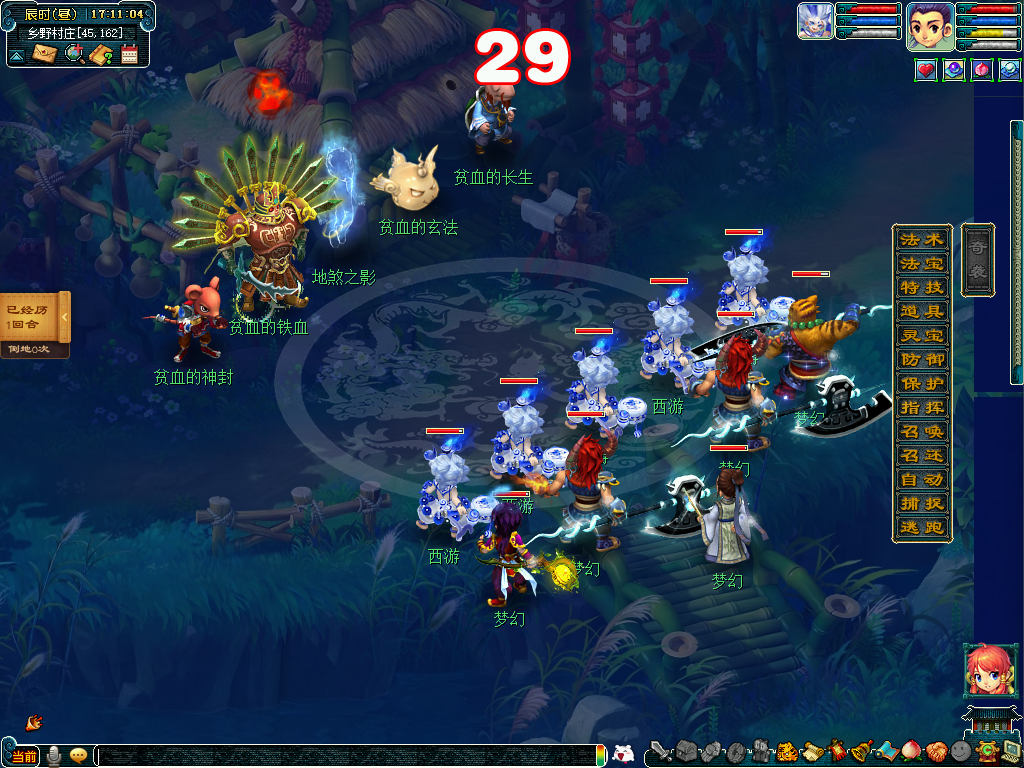
Task: Select 逃跑 to flee the battle
Action: [x=921, y=528]
